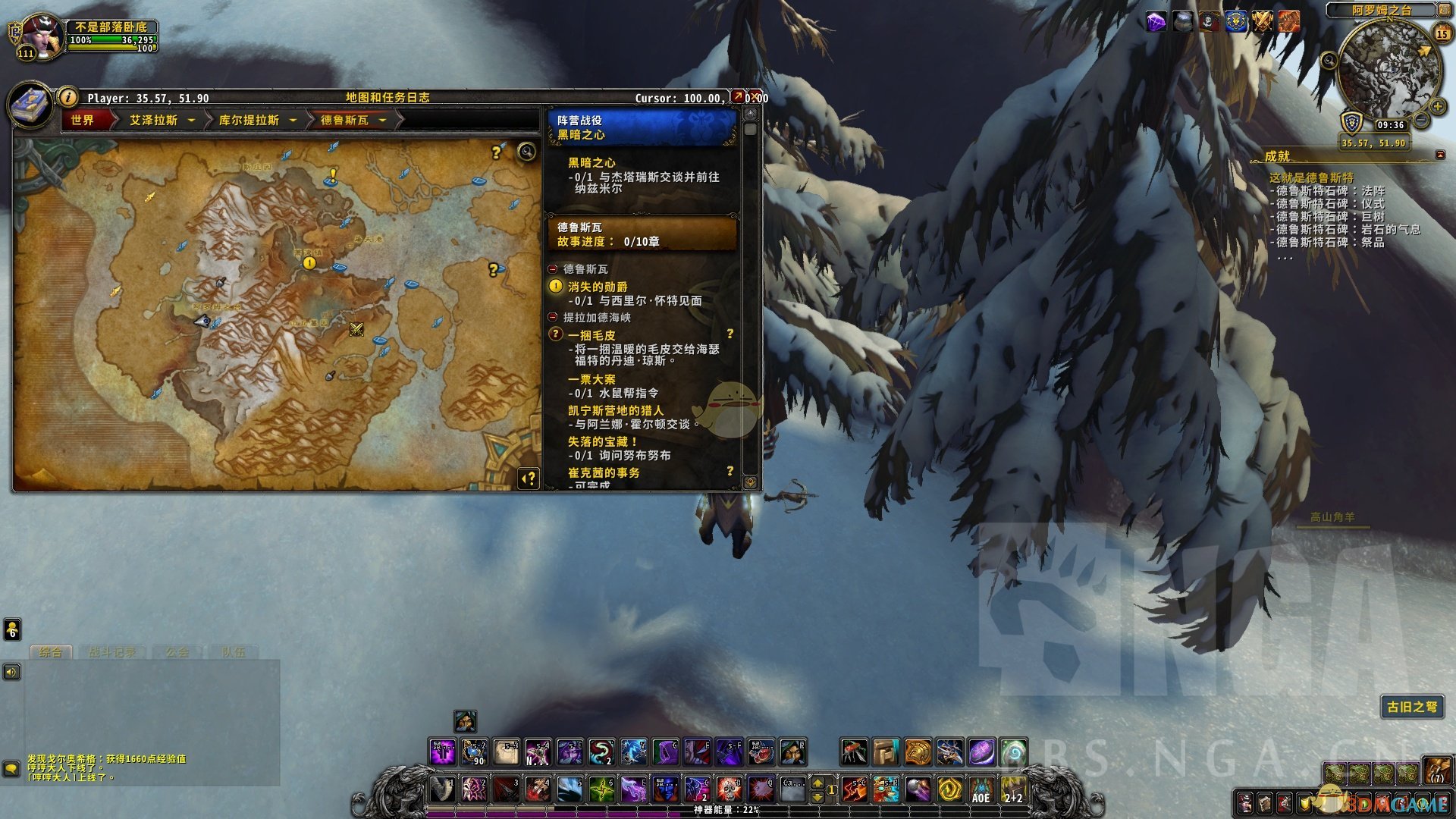Click the 古旧之弩 button
This screenshot has height=819, width=1456.
point(1411,707)
